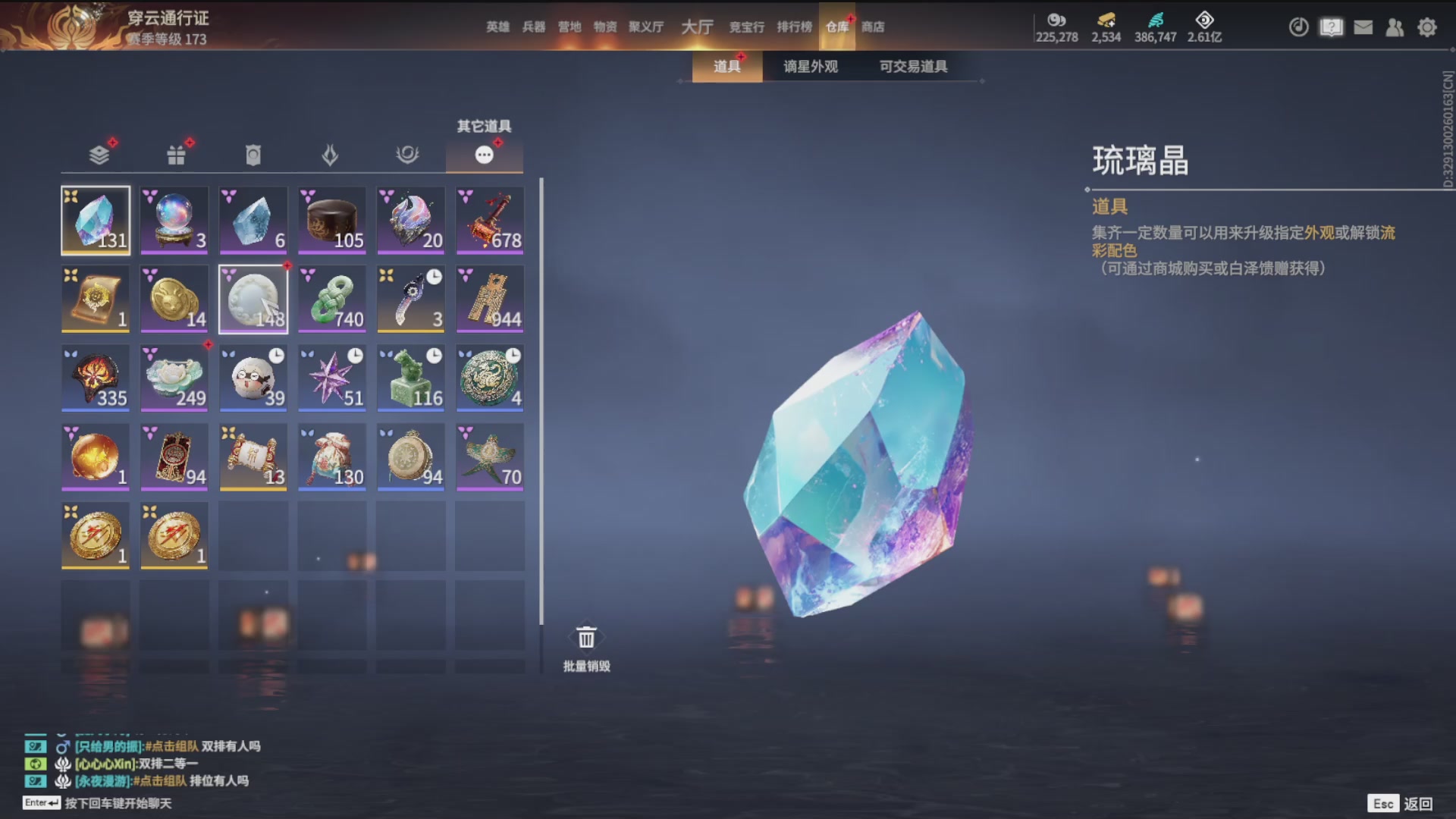Click the friends icon in the top bar
Screen dimensions: 1456x819
pos(1395,27)
